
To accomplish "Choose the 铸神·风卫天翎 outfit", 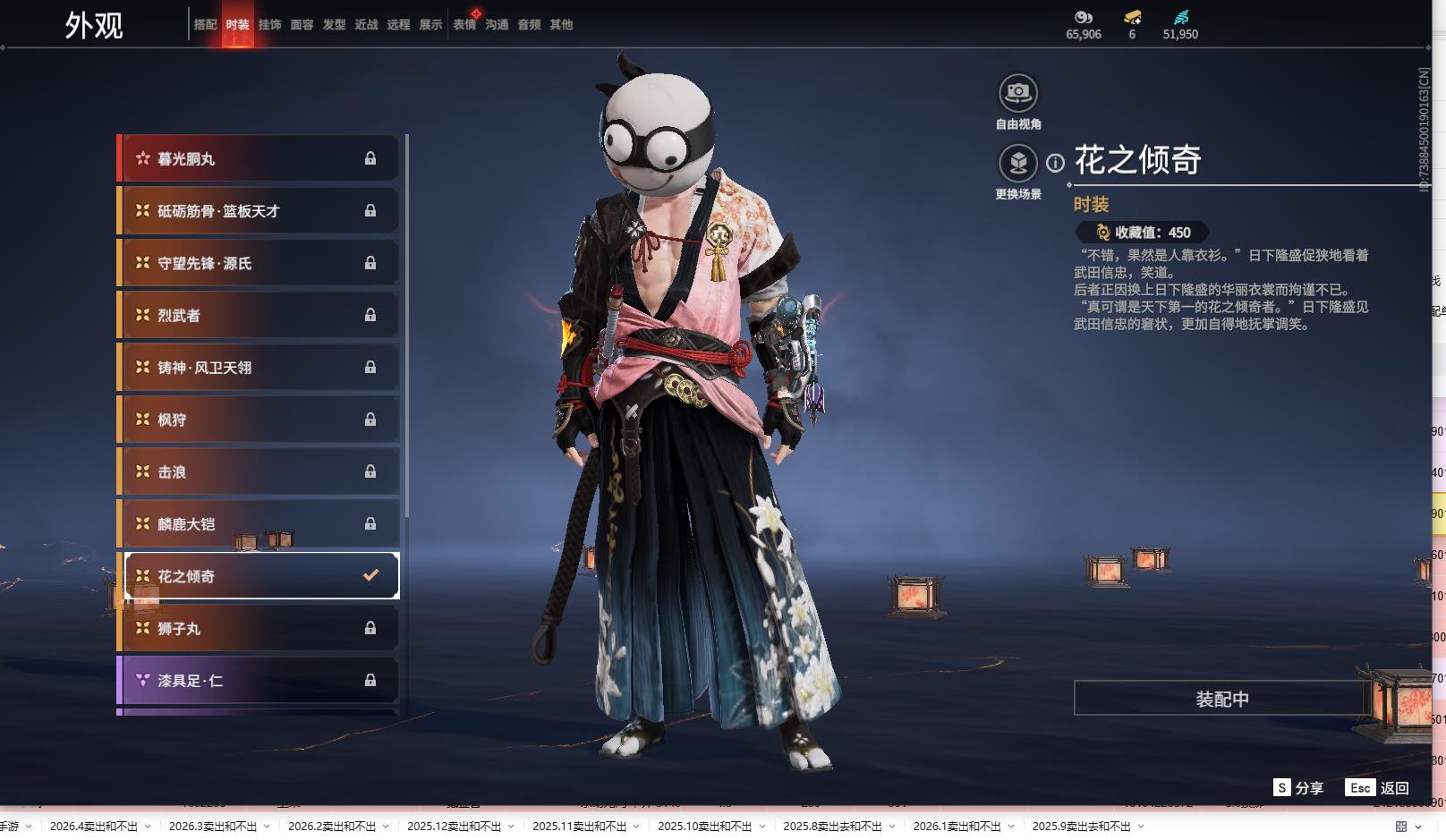I will click(258, 368).
